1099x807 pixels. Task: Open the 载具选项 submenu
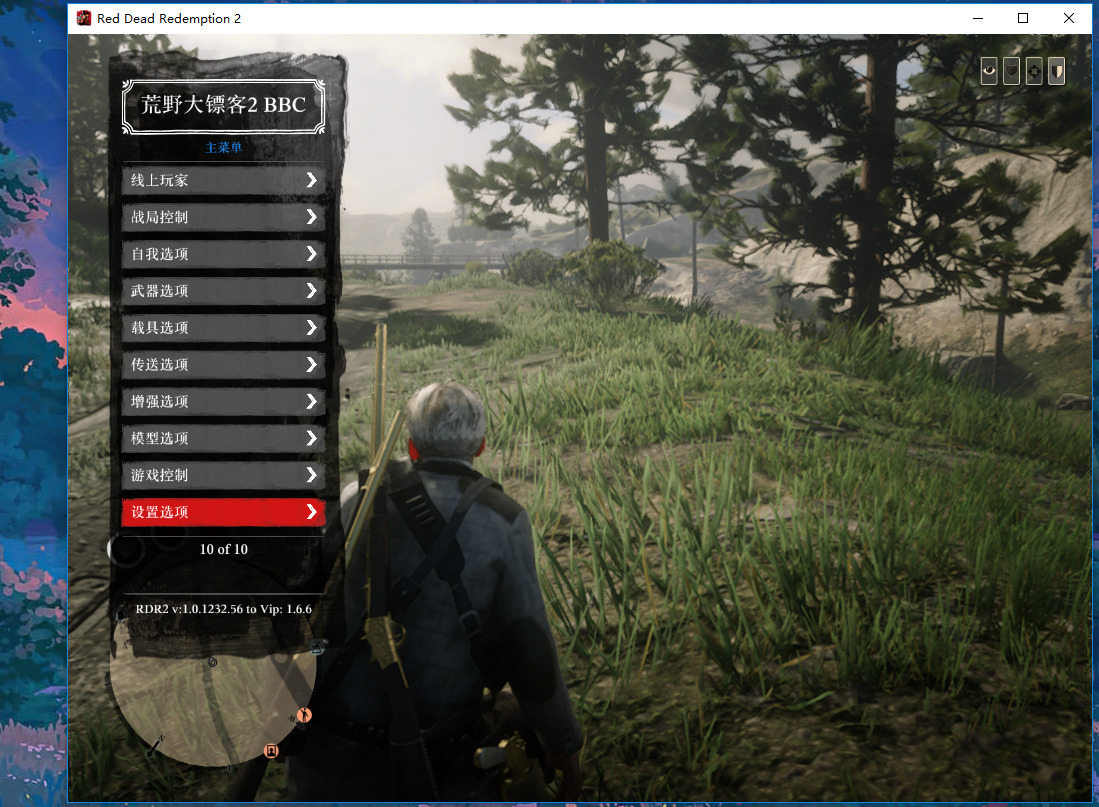point(222,328)
